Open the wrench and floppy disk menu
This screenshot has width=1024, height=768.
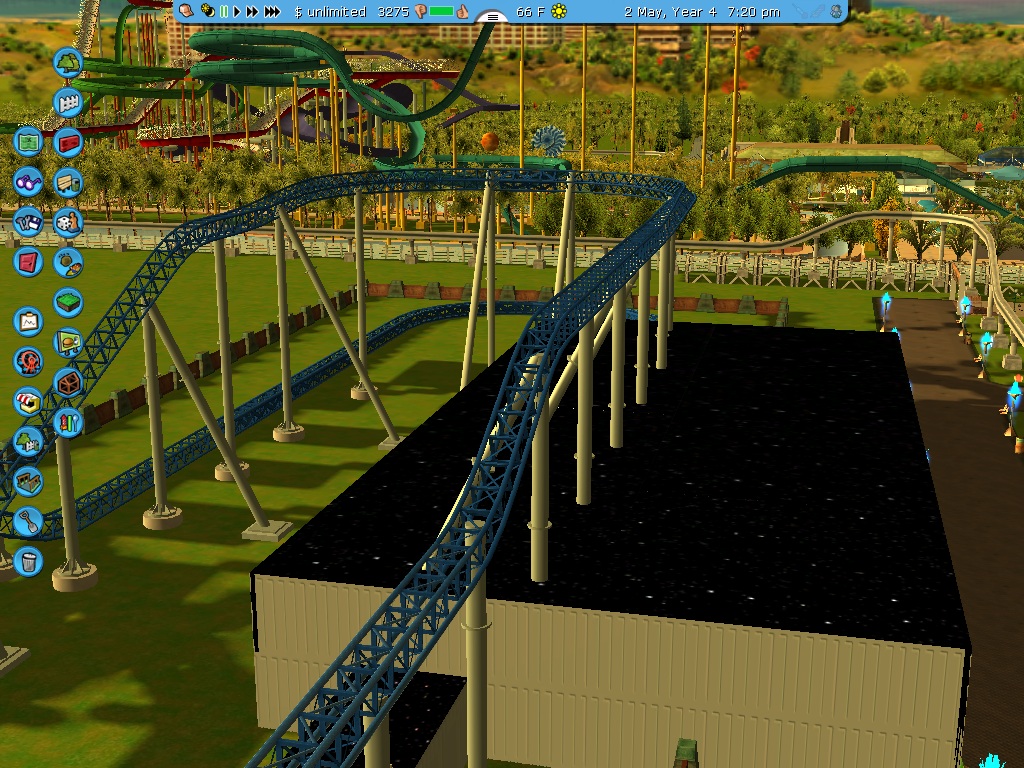28,221
